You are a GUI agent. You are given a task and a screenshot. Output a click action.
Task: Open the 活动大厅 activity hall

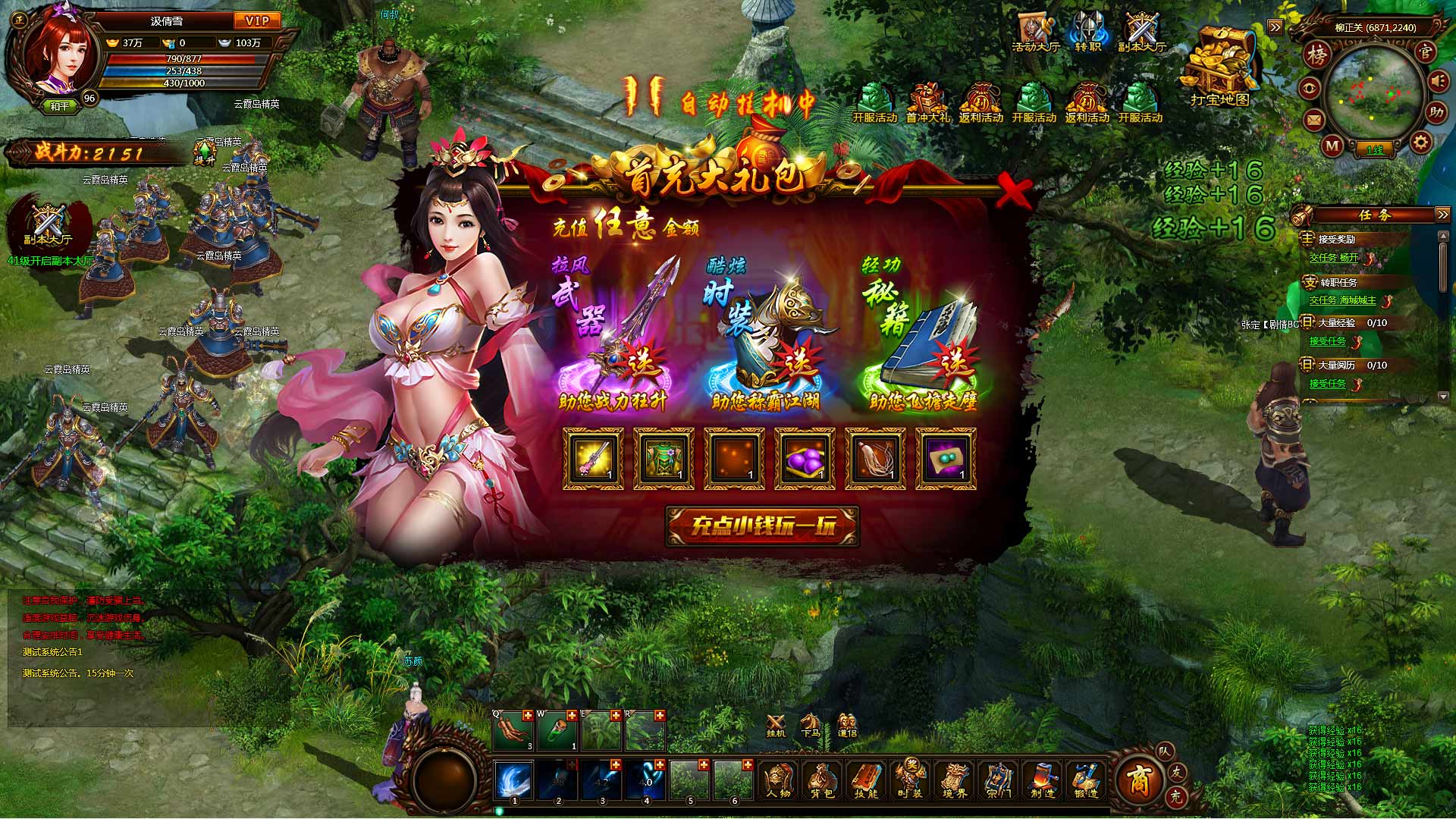click(x=1035, y=33)
